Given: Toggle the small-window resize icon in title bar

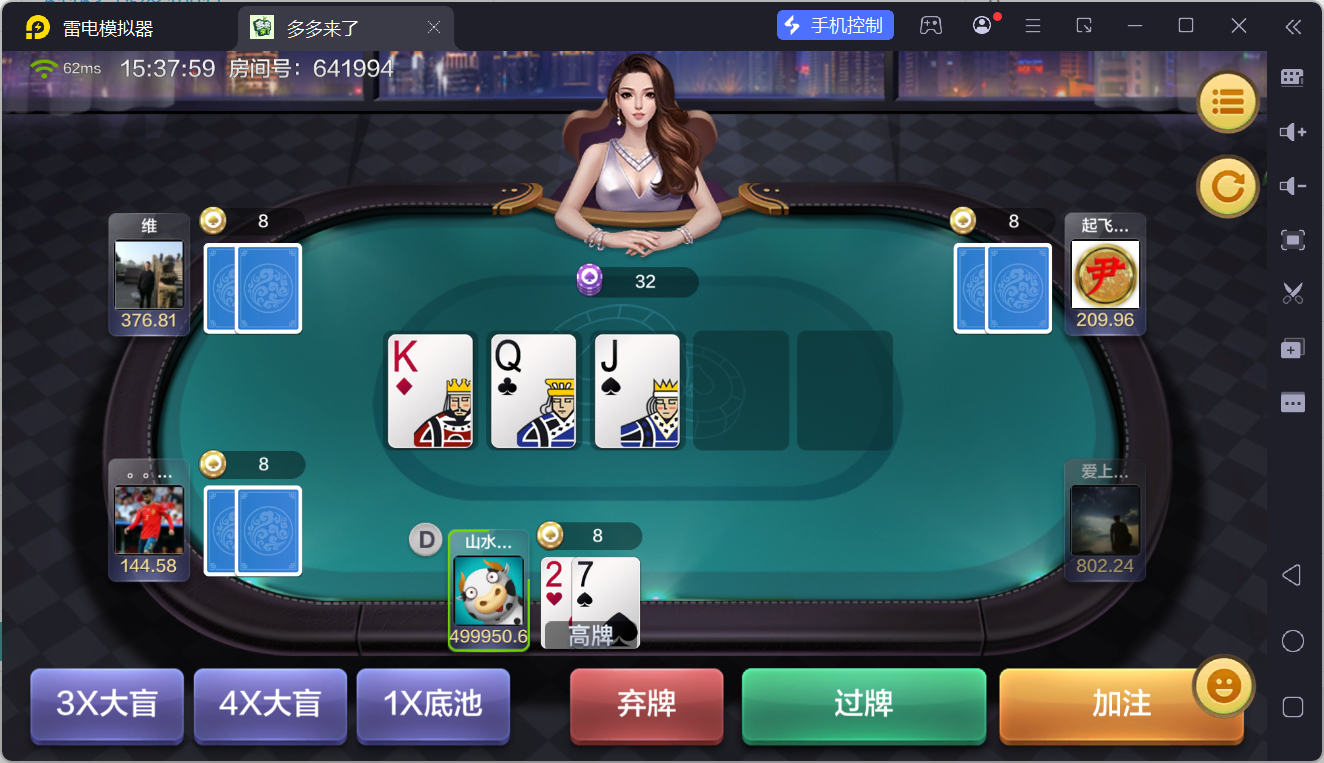Looking at the screenshot, I should tap(1084, 25).
